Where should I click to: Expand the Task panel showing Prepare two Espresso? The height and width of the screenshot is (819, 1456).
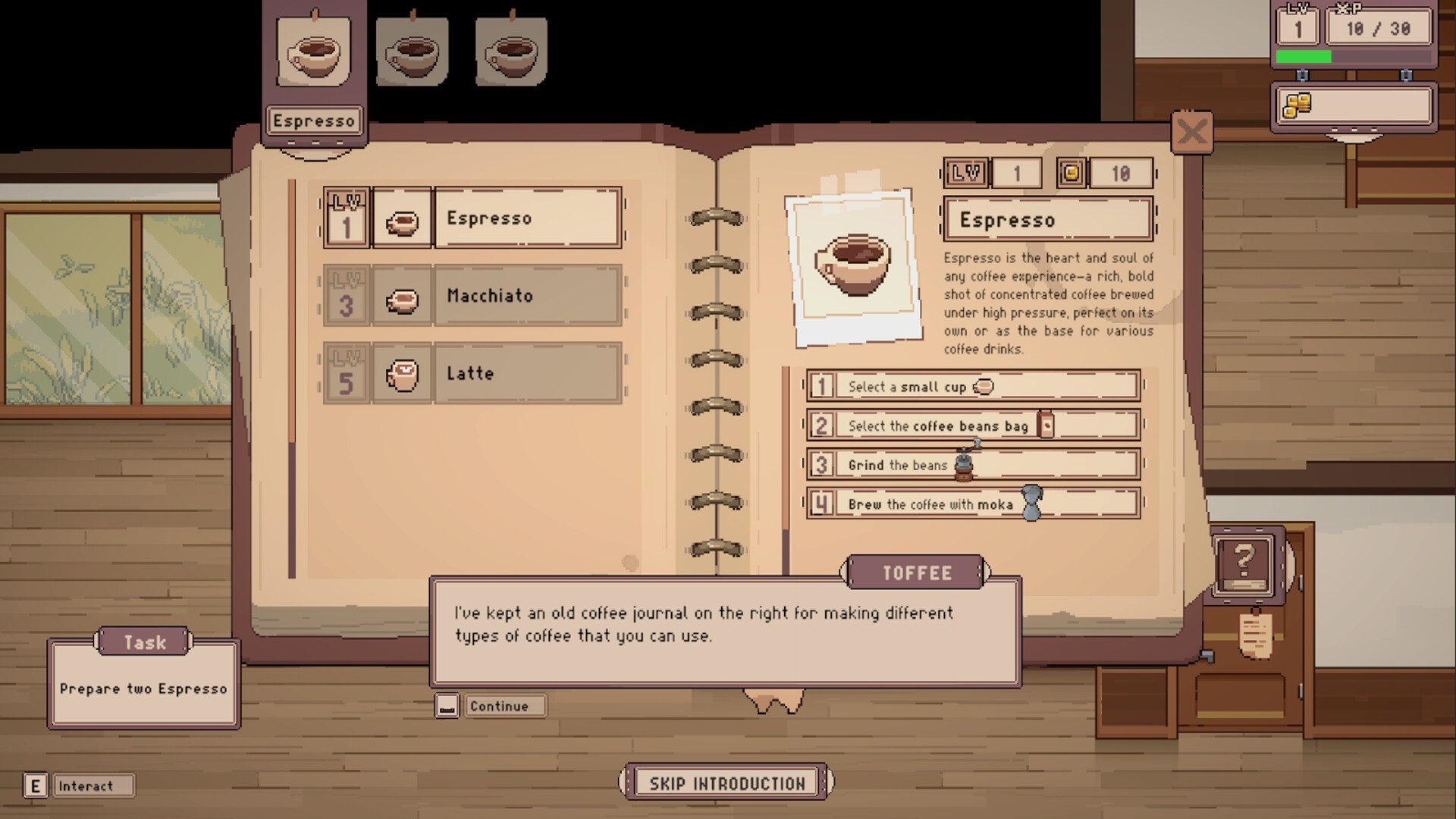(144, 642)
